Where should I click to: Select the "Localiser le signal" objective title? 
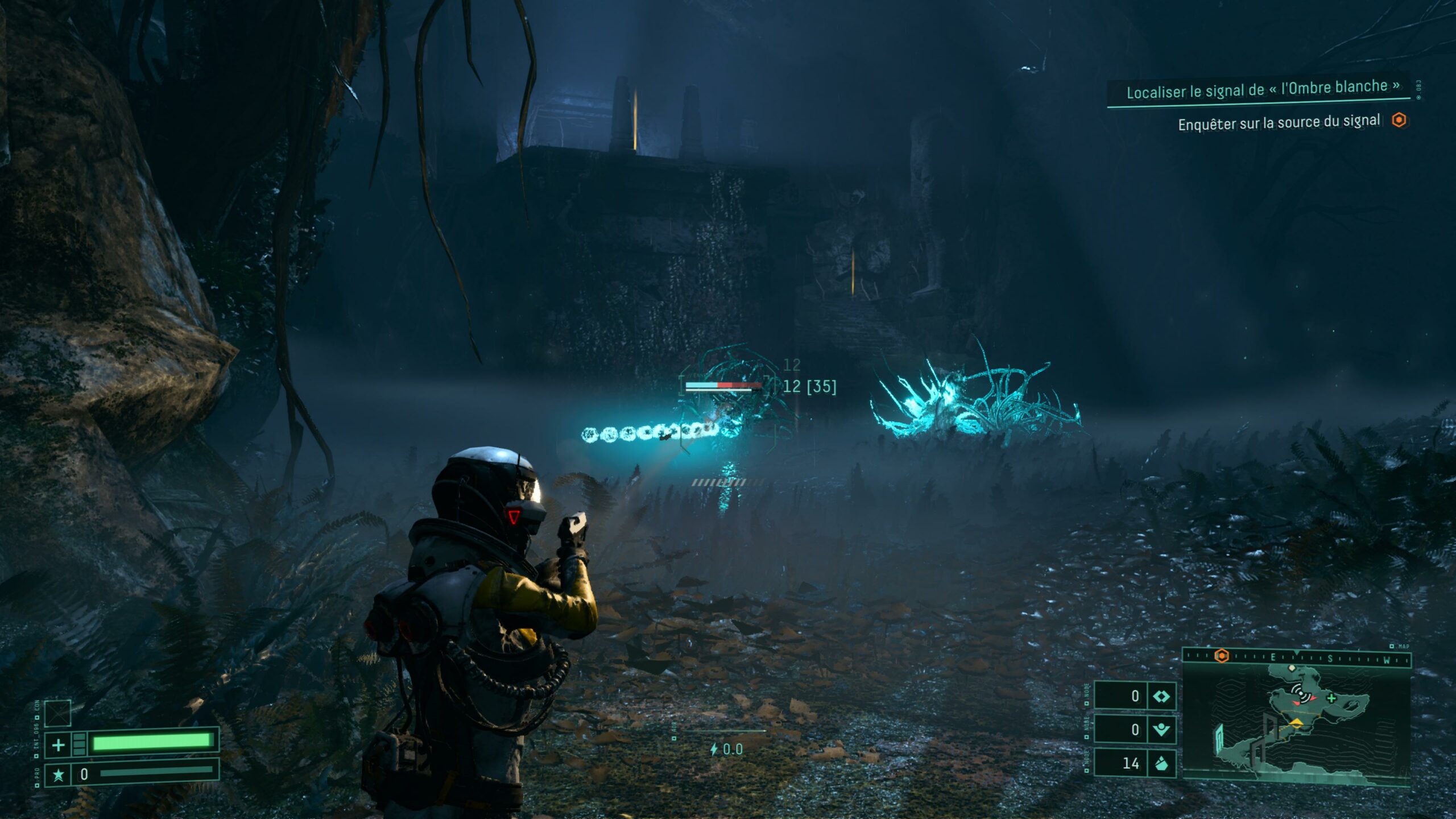(x=1263, y=89)
